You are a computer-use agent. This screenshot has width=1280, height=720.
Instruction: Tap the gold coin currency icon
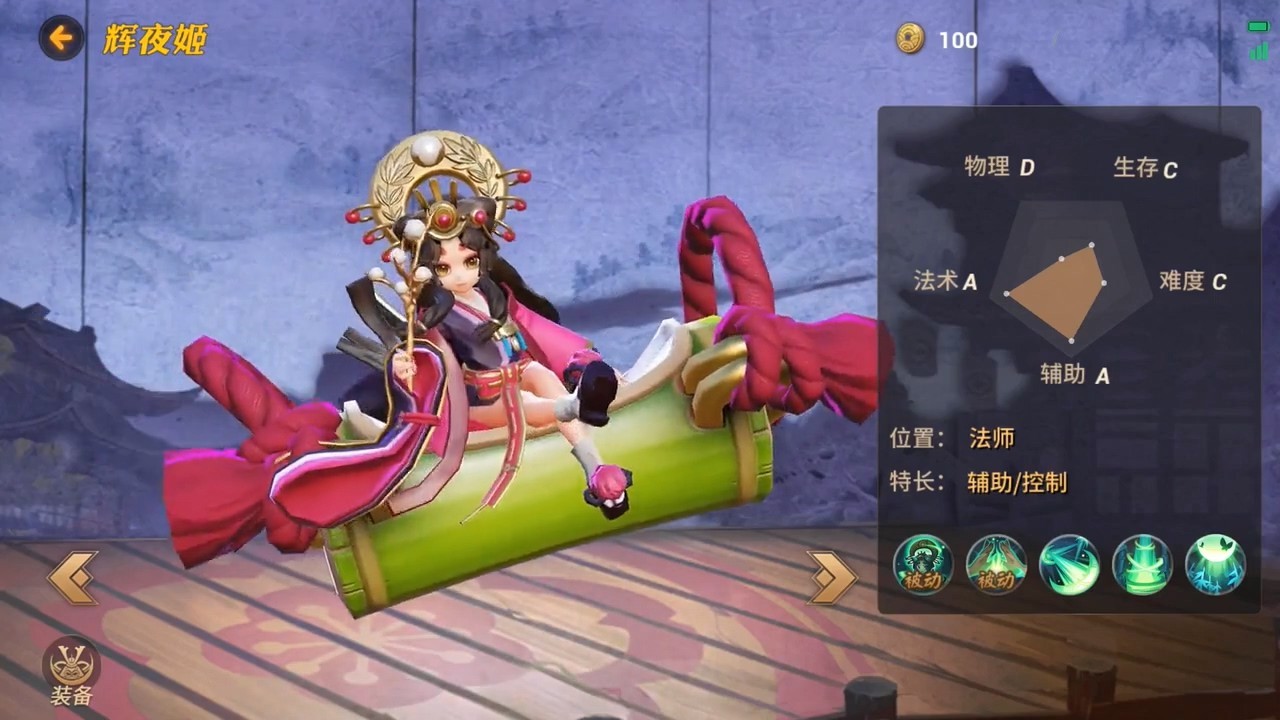point(910,39)
